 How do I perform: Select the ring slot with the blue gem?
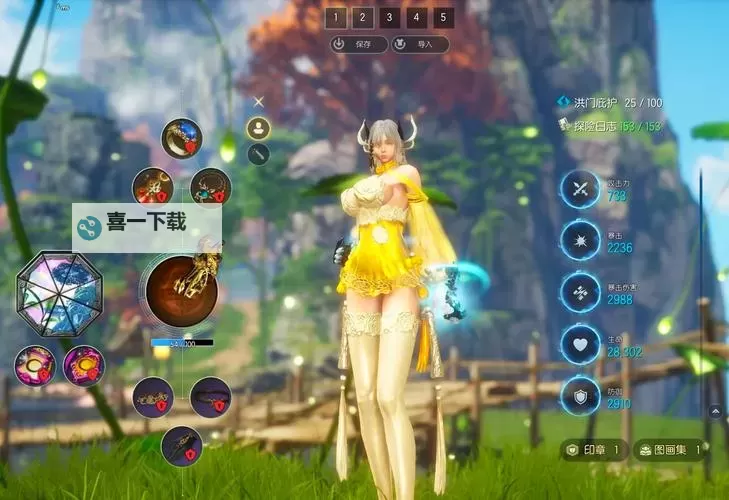(x=182, y=138)
